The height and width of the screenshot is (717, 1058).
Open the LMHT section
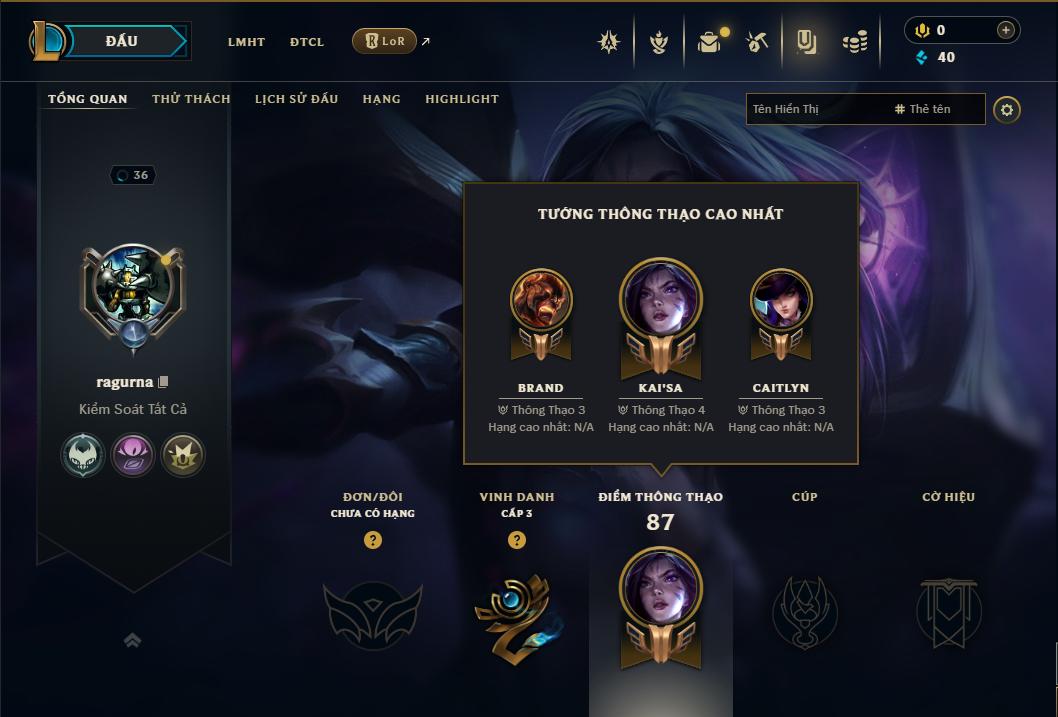[x=246, y=42]
